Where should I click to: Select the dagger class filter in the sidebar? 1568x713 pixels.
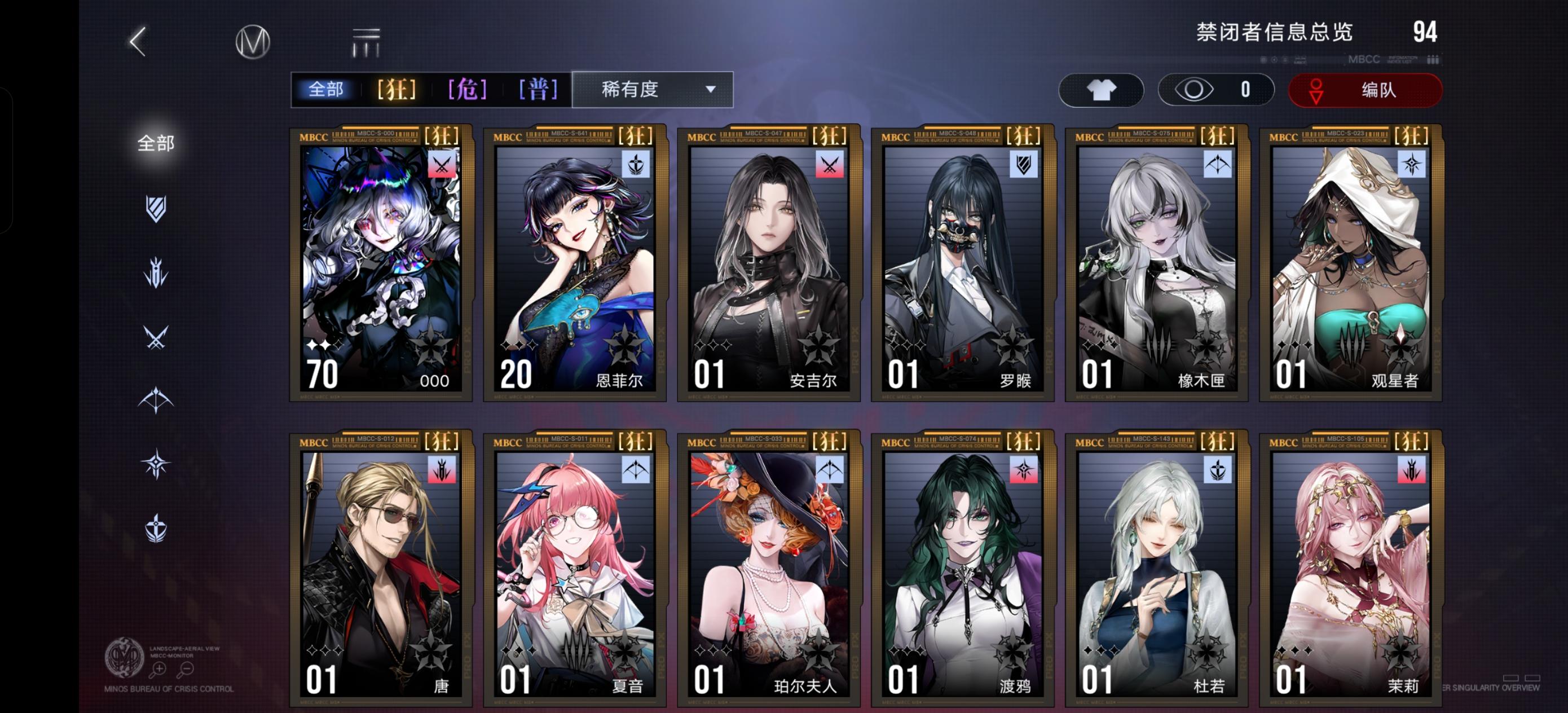156,273
